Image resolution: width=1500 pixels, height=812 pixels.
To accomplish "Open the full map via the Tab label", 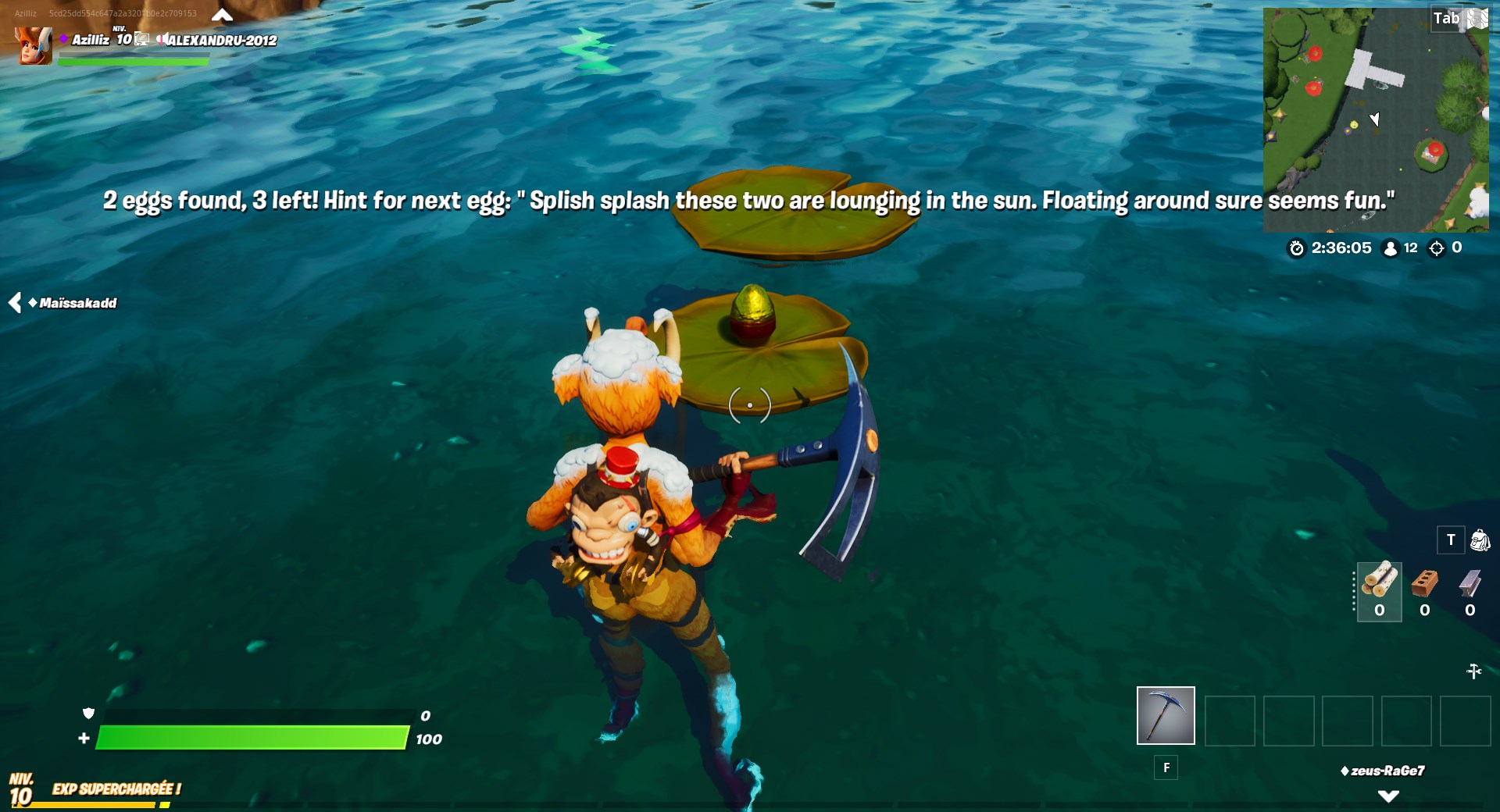I will coord(1448,17).
